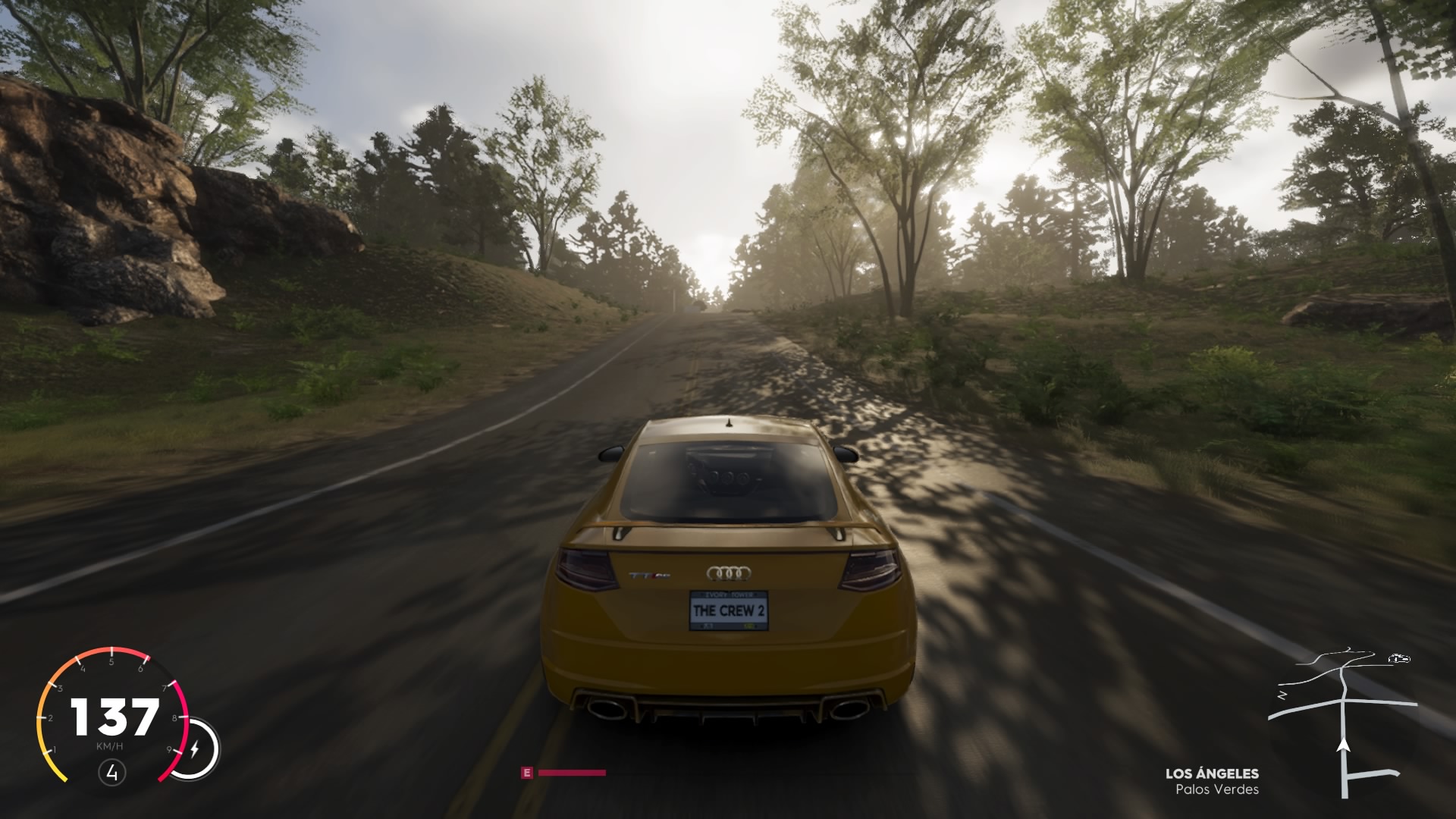Click the rear spoiler of the yellow car
This screenshot has width=1456, height=819.
coord(728,527)
